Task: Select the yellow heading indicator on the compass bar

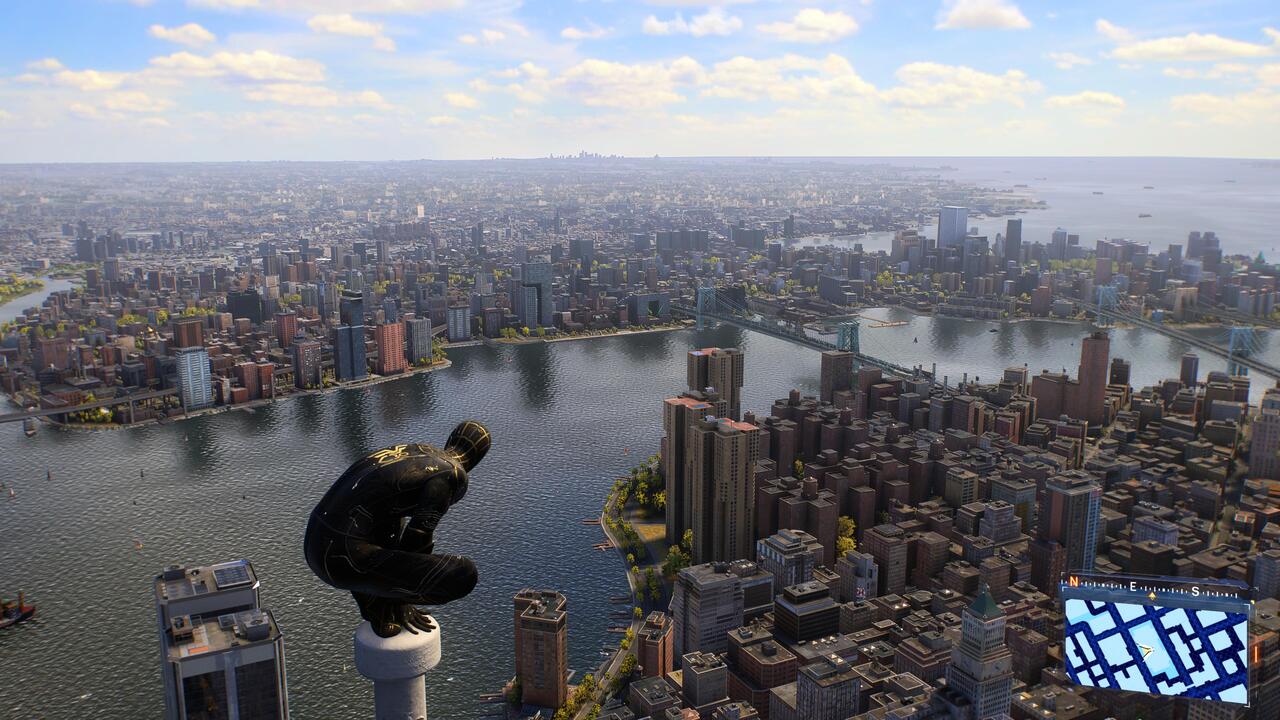Action: [x=1151, y=595]
